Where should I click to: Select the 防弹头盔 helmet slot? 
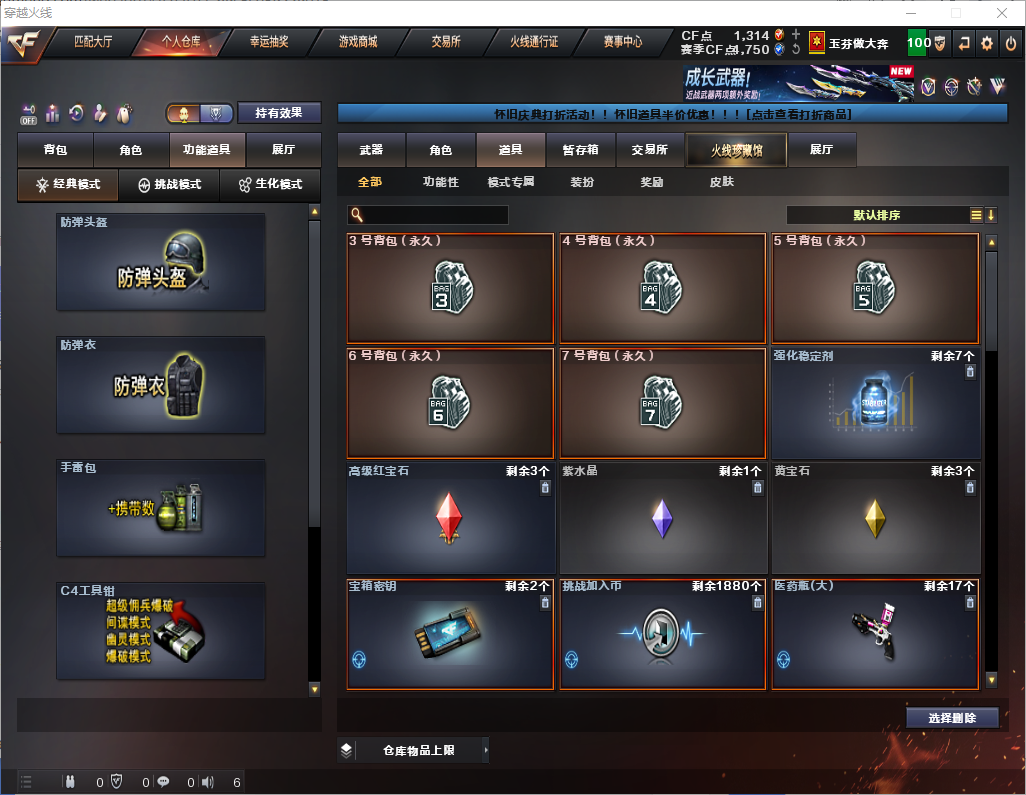pos(161,262)
